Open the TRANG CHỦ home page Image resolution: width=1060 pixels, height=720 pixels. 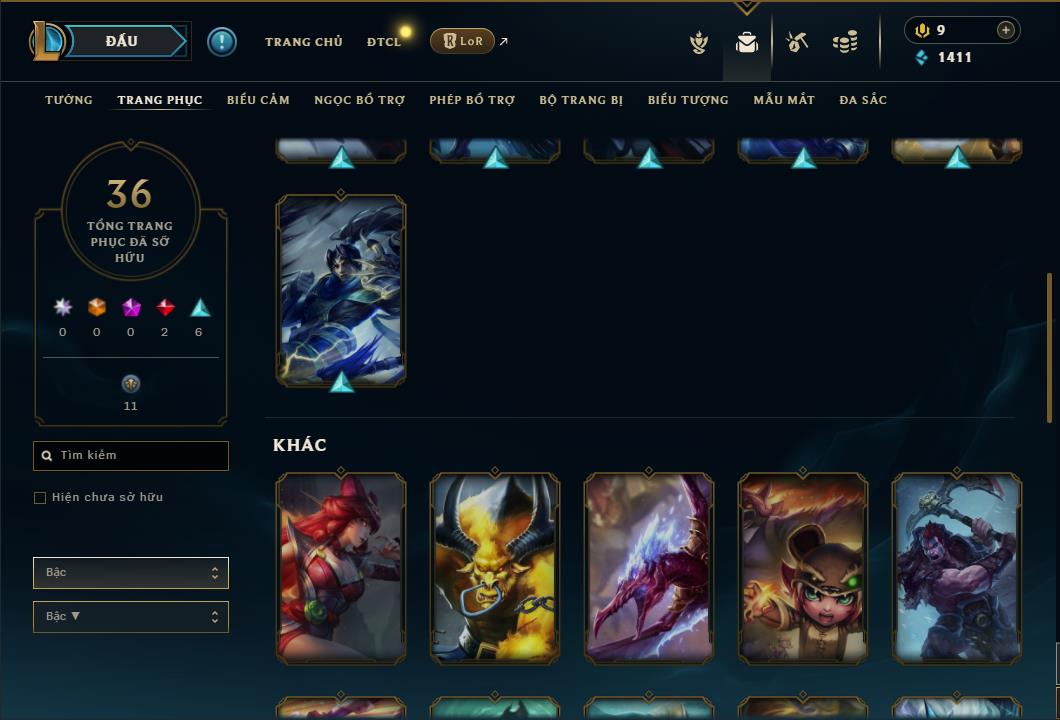(303, 42)
